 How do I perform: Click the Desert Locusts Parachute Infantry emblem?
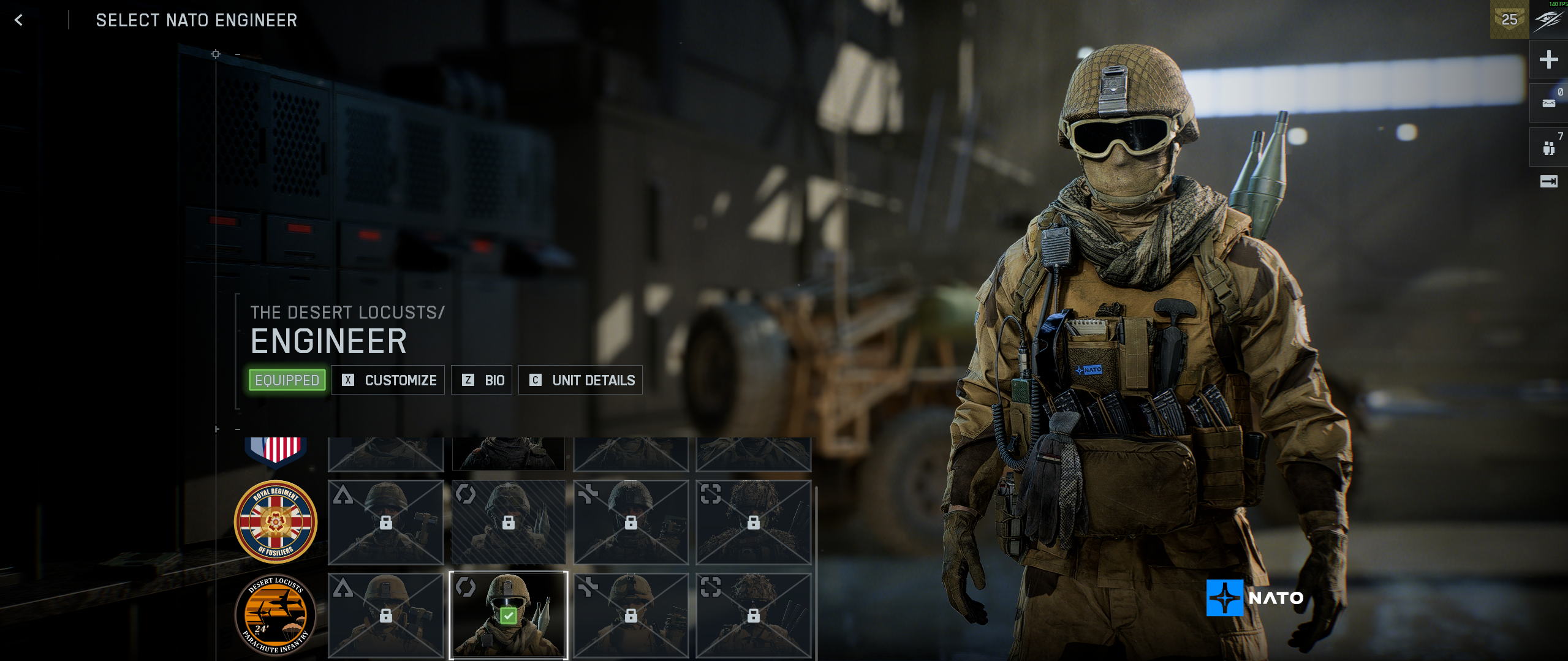[276, 614]
